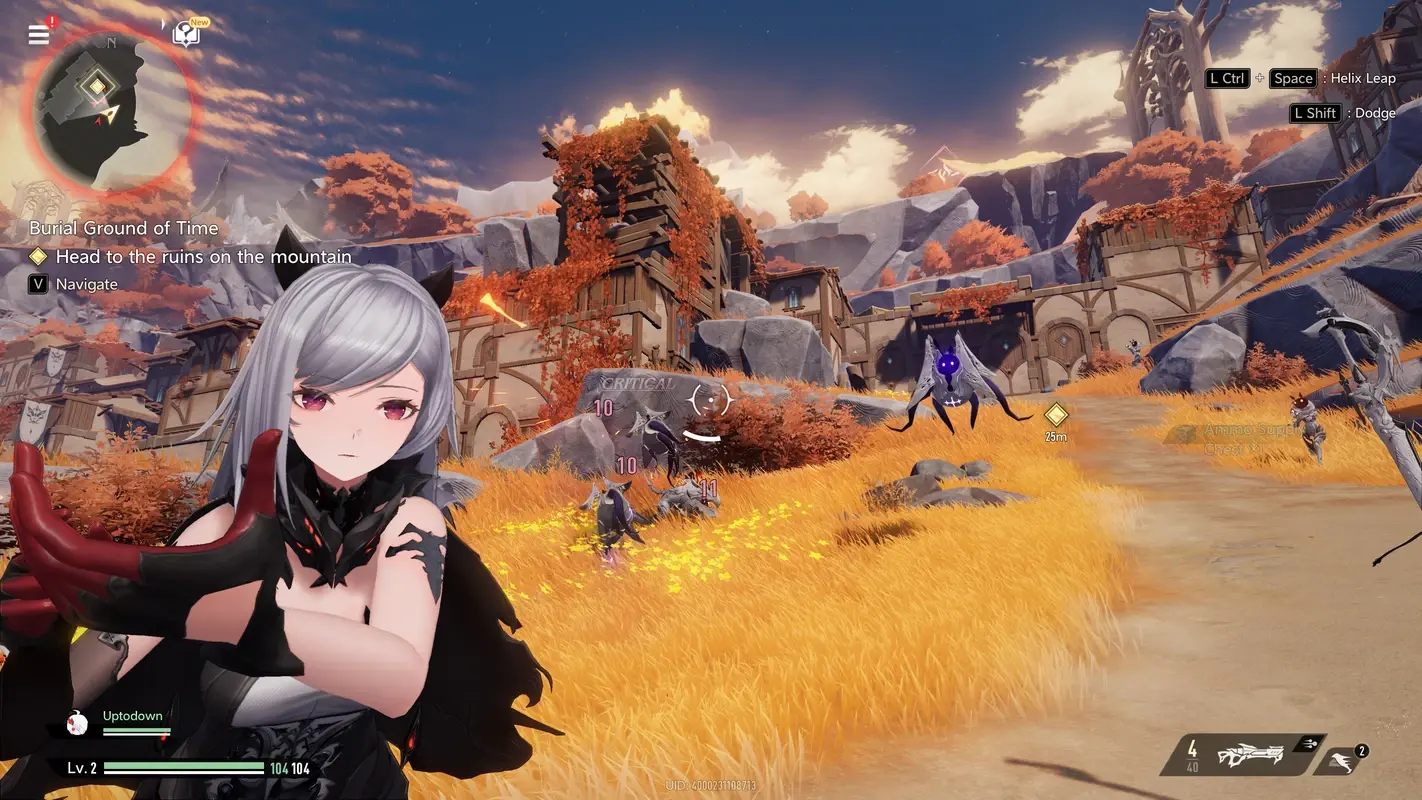Click the yellow quest waypoint marker showing 25m
The height and width of the screenshot is (800, 1422).
coord(1055,418)
